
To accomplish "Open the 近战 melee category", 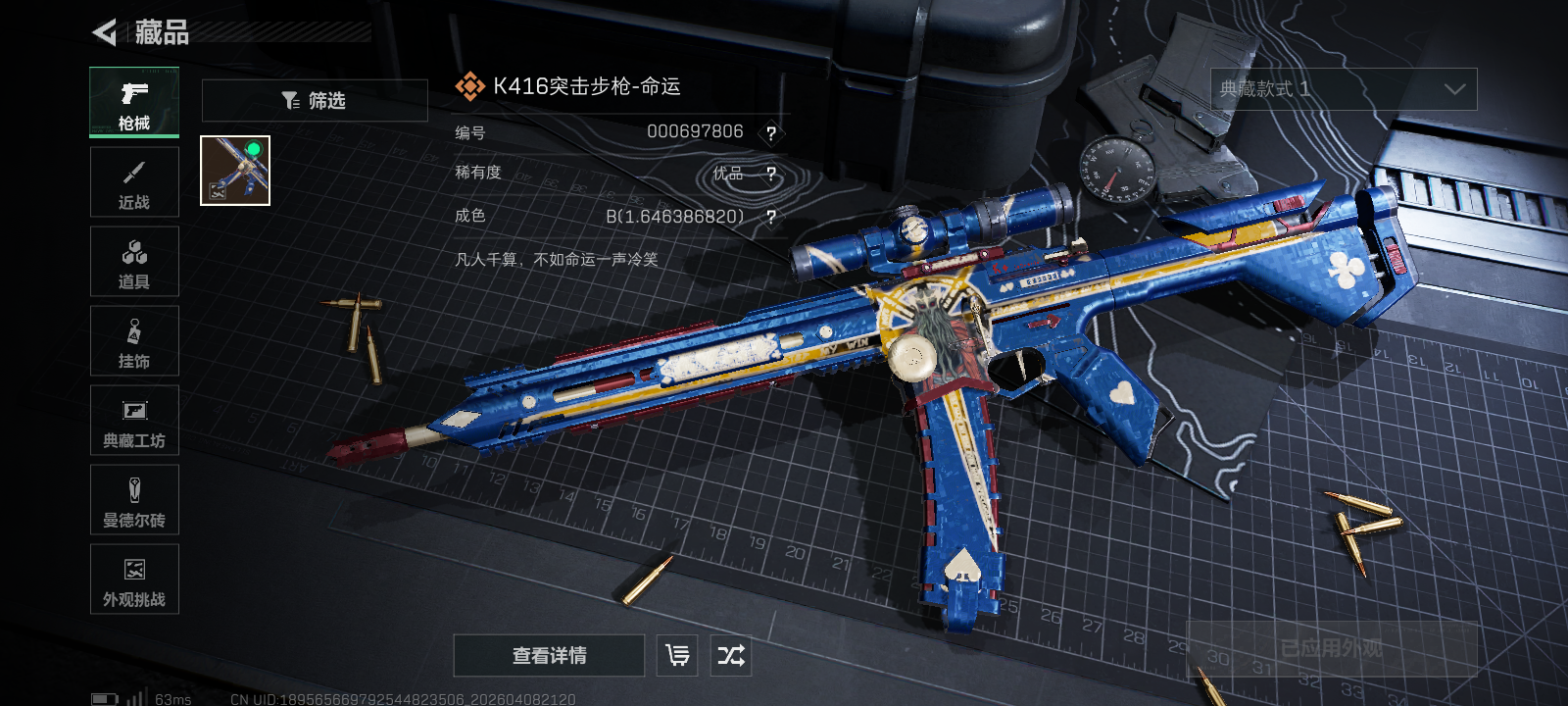I will coord(134,182).
